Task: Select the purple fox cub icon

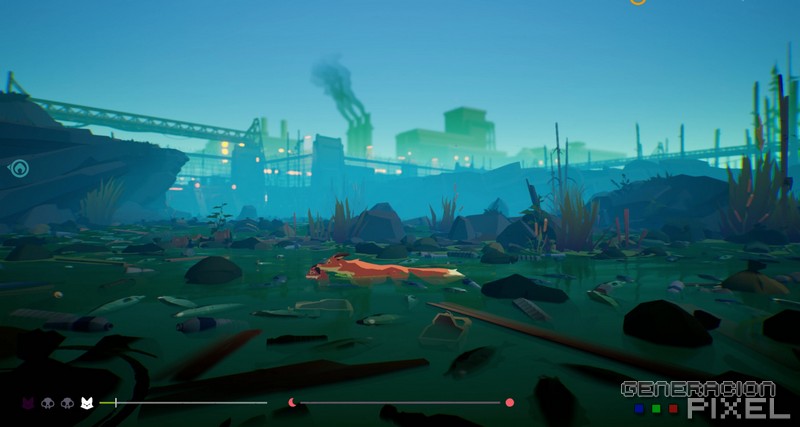Action: pyautogui.click(x=28, y=403)
